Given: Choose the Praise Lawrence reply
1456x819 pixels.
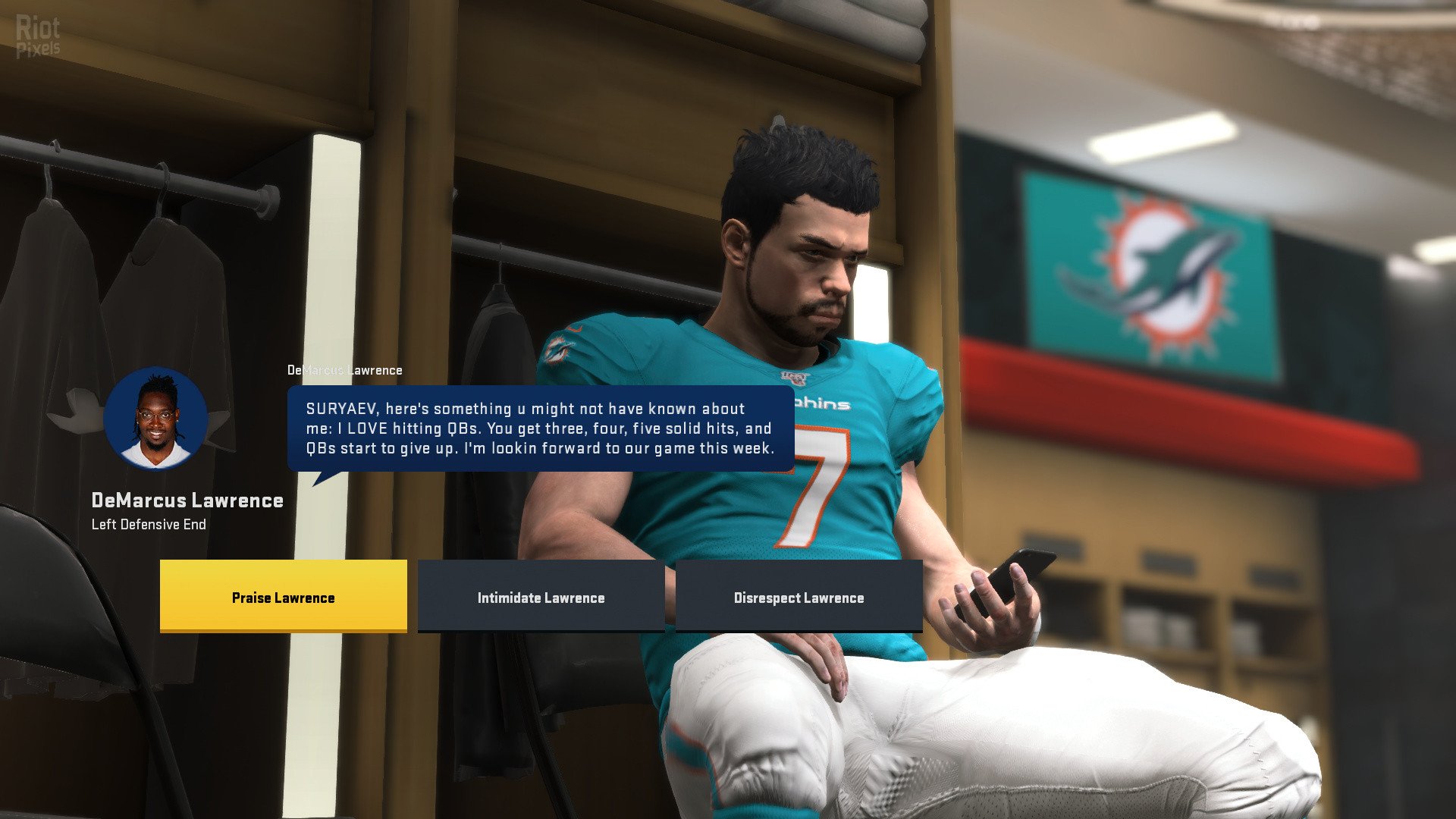Looking at the screenshot, I should click(283, 597).
